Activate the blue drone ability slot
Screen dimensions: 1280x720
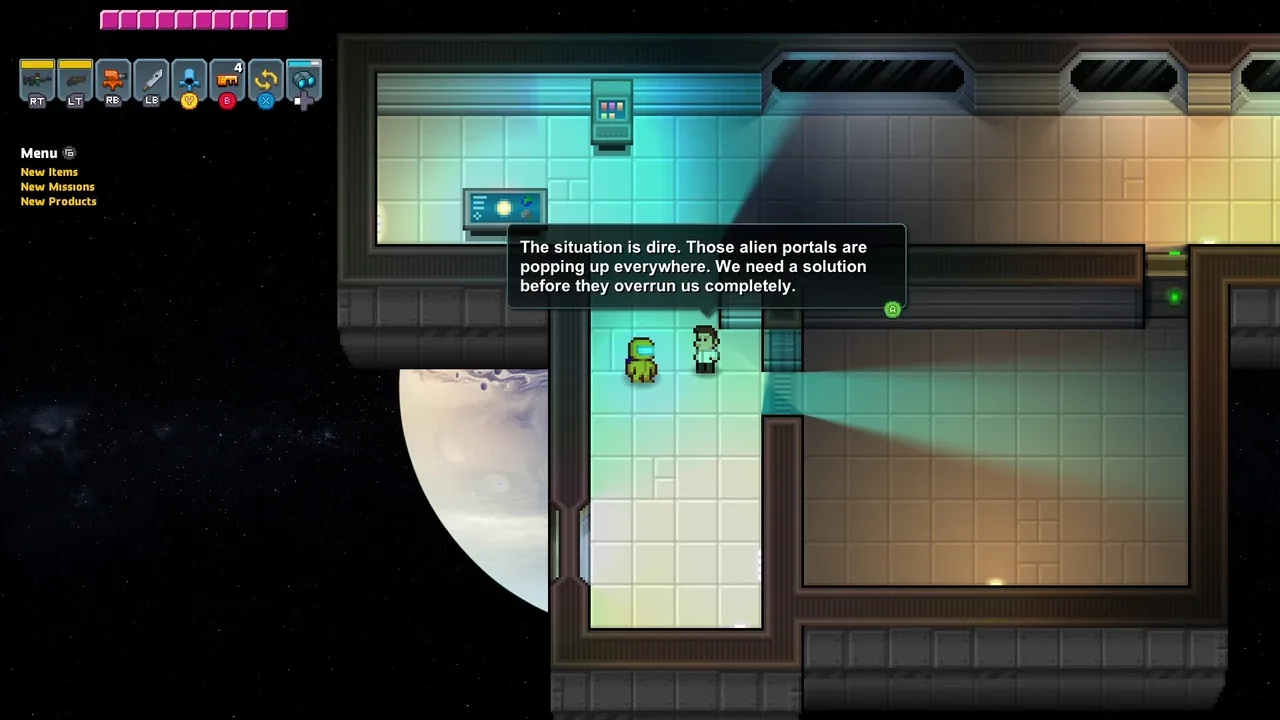(x=189, y=80)
